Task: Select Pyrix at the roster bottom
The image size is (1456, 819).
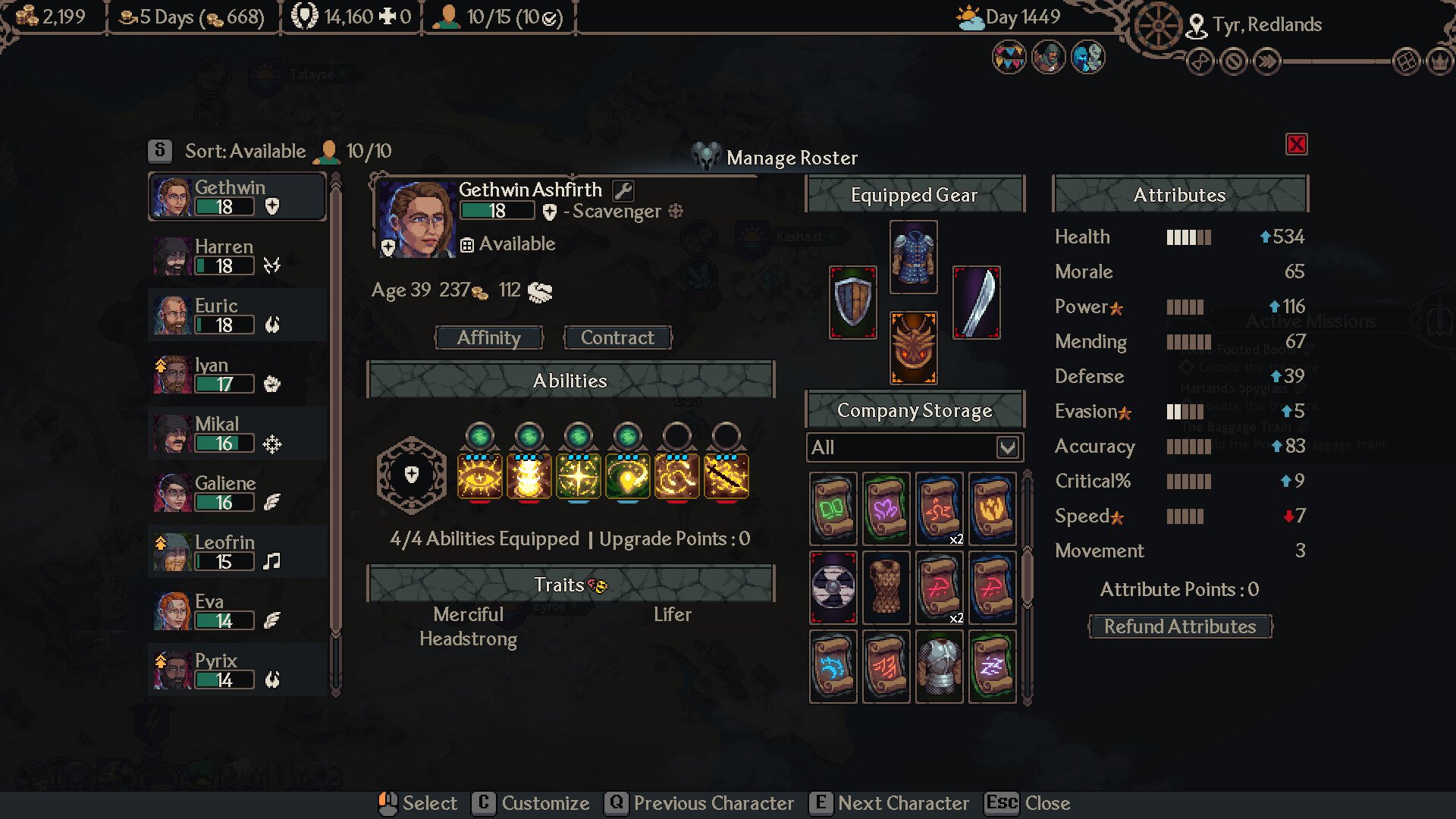Action: 237,670
